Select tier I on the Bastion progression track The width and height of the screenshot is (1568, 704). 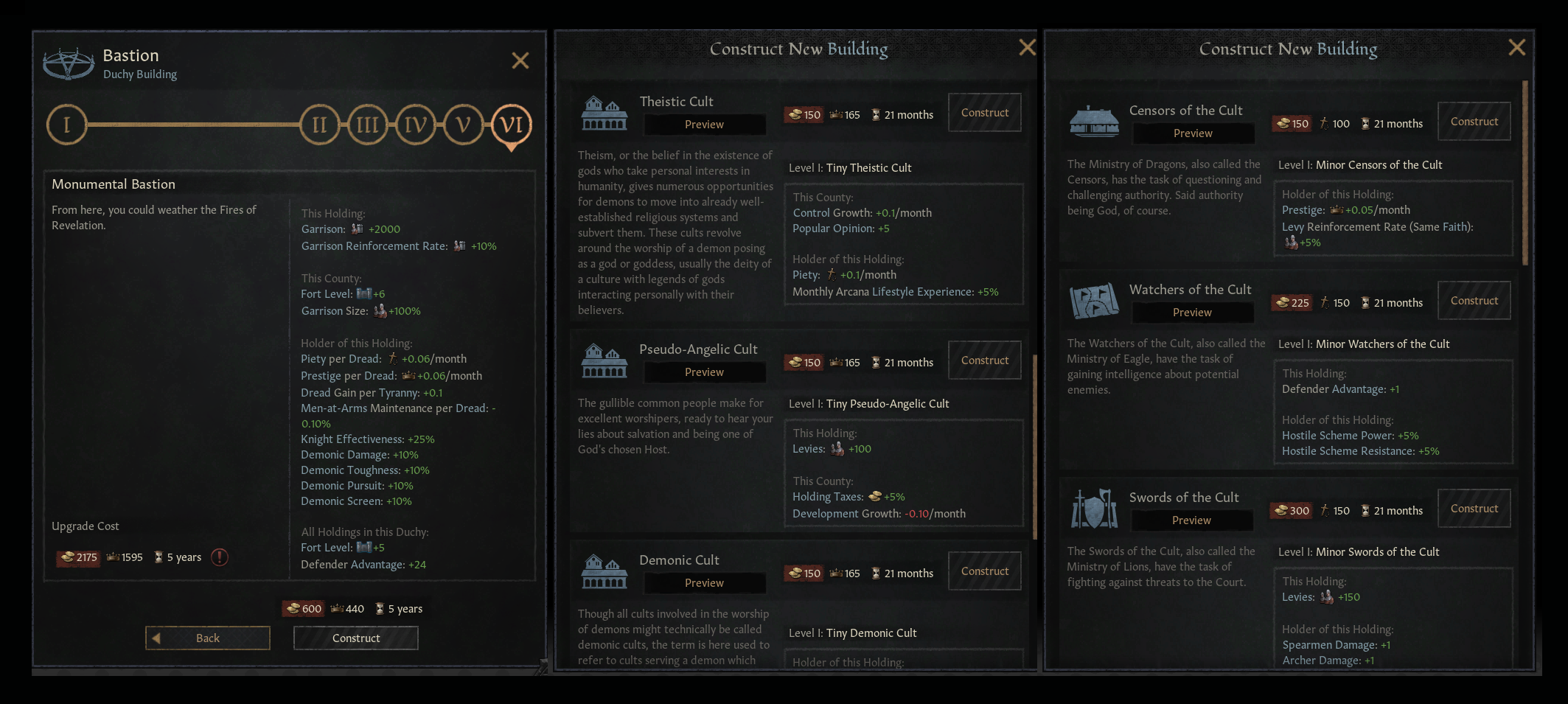point(66,125)
